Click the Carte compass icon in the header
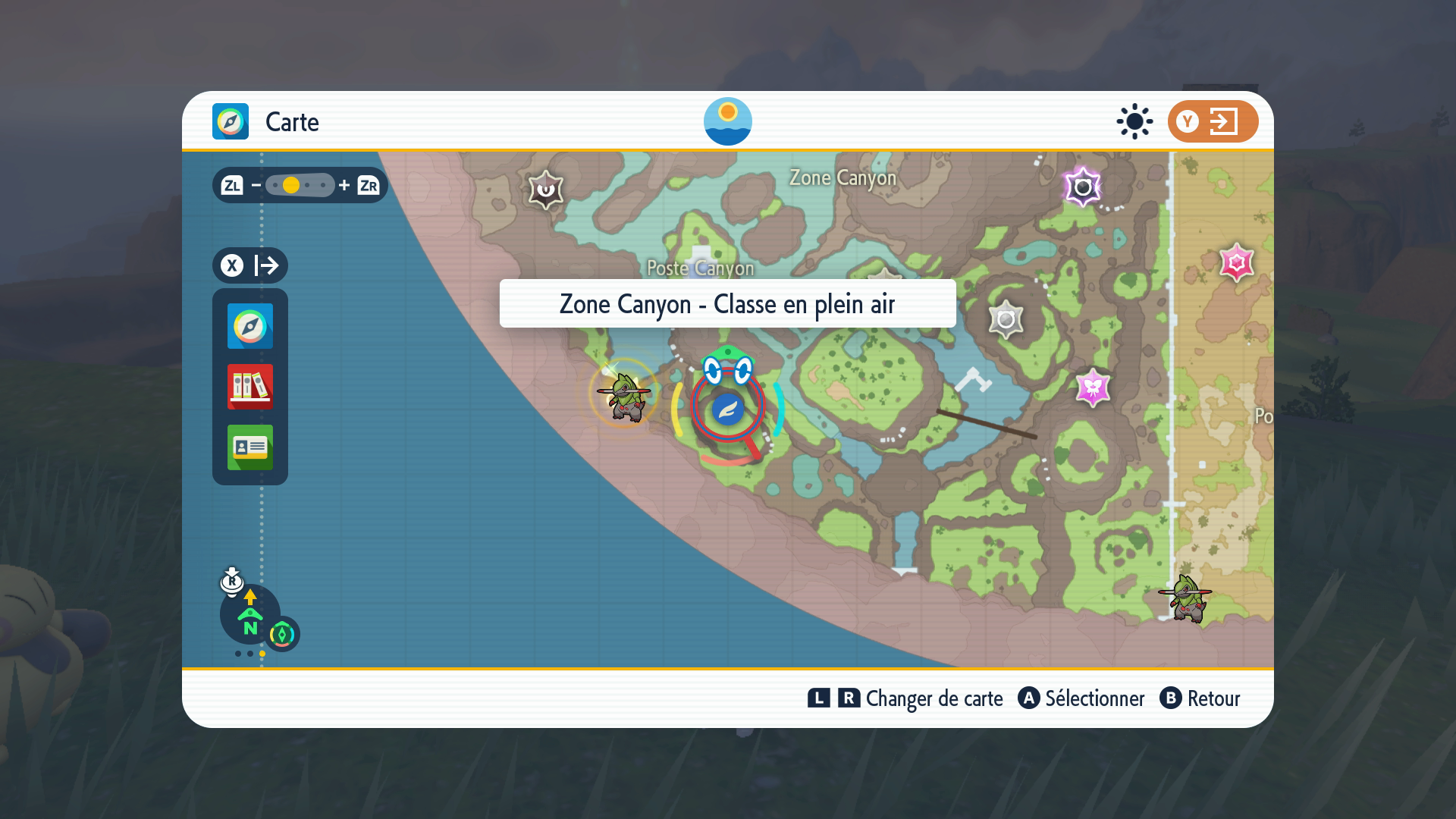1456x819 pixels. [x=230, y=121]
